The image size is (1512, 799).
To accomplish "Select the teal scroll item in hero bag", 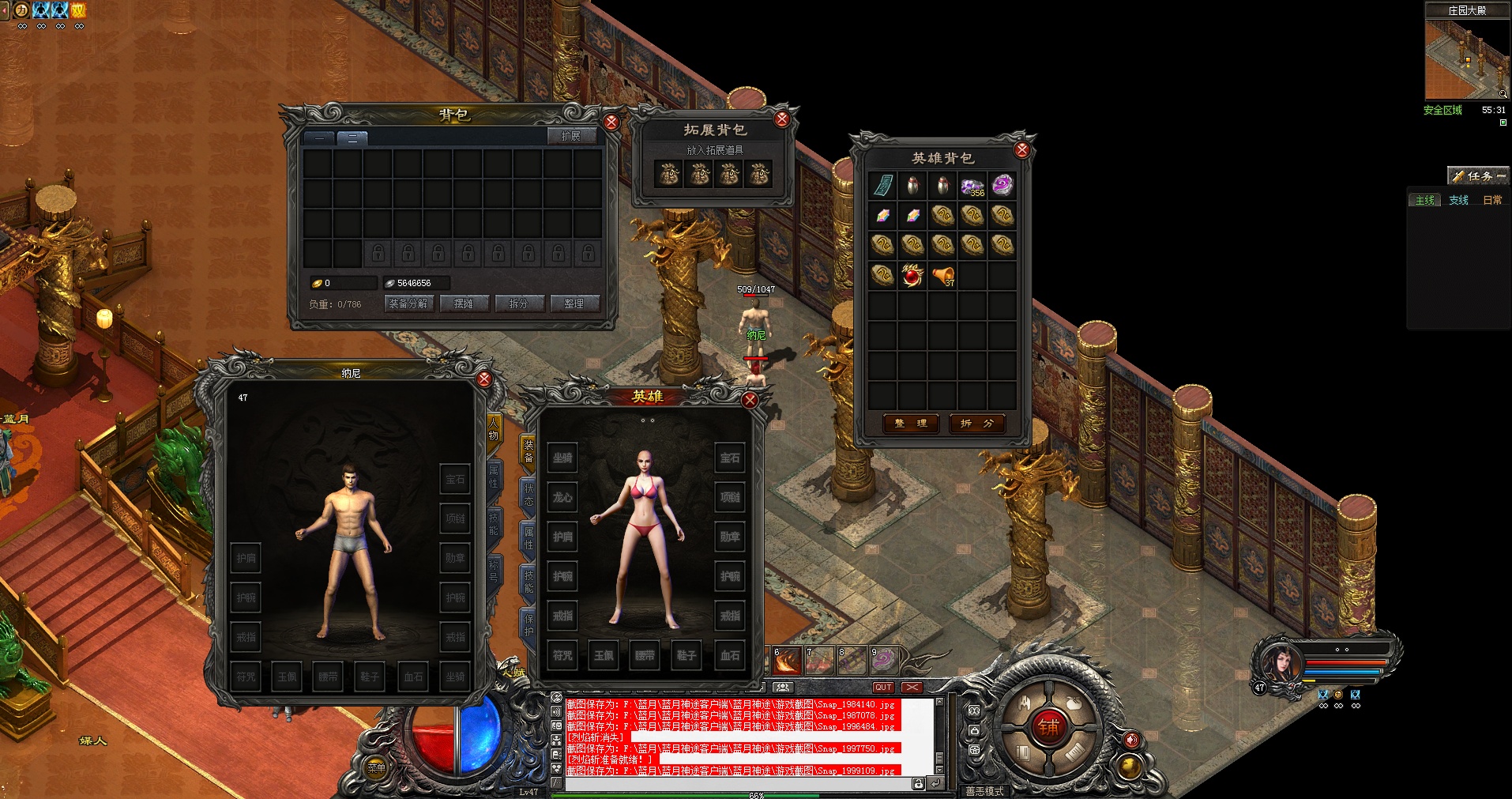I will pos(882,186).
